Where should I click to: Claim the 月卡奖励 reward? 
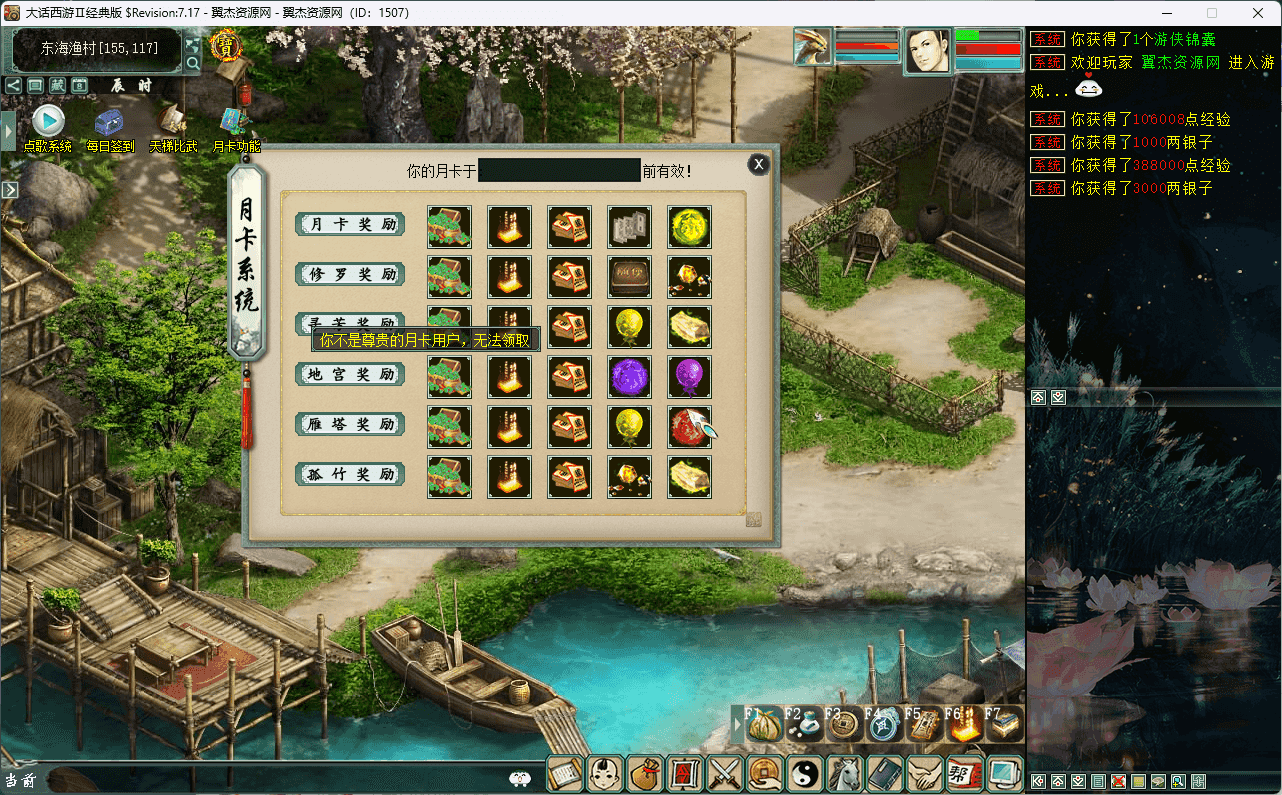coord(350,224)
